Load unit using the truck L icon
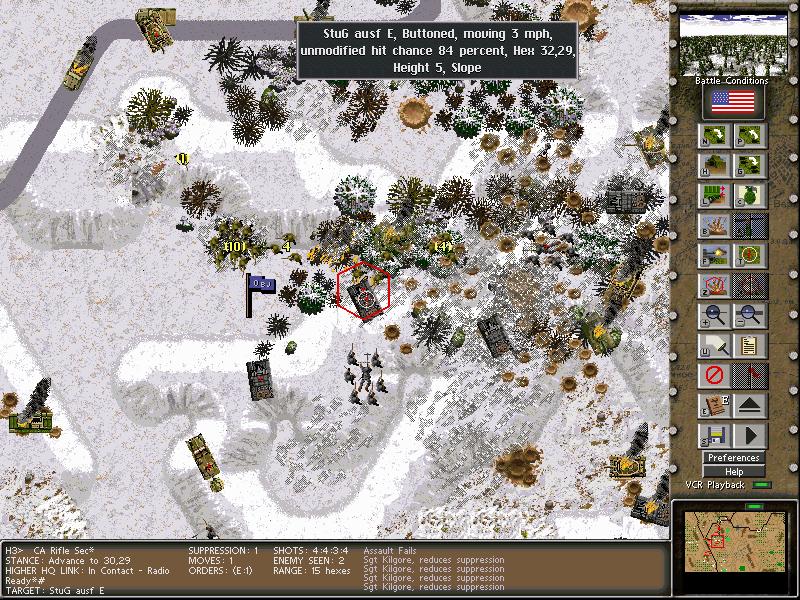Viewport: 800px width, 600px height. coord(715,196)
